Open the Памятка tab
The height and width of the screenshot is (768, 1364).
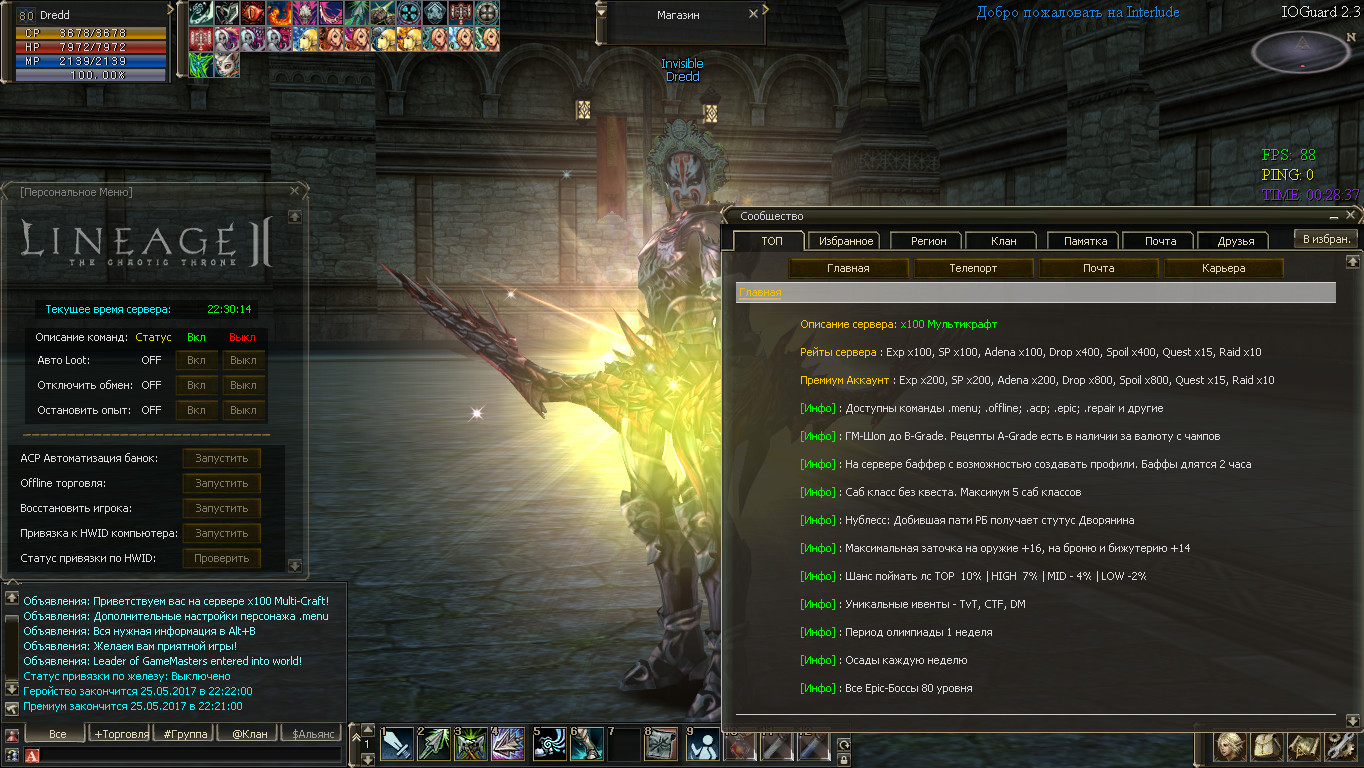1085,241
